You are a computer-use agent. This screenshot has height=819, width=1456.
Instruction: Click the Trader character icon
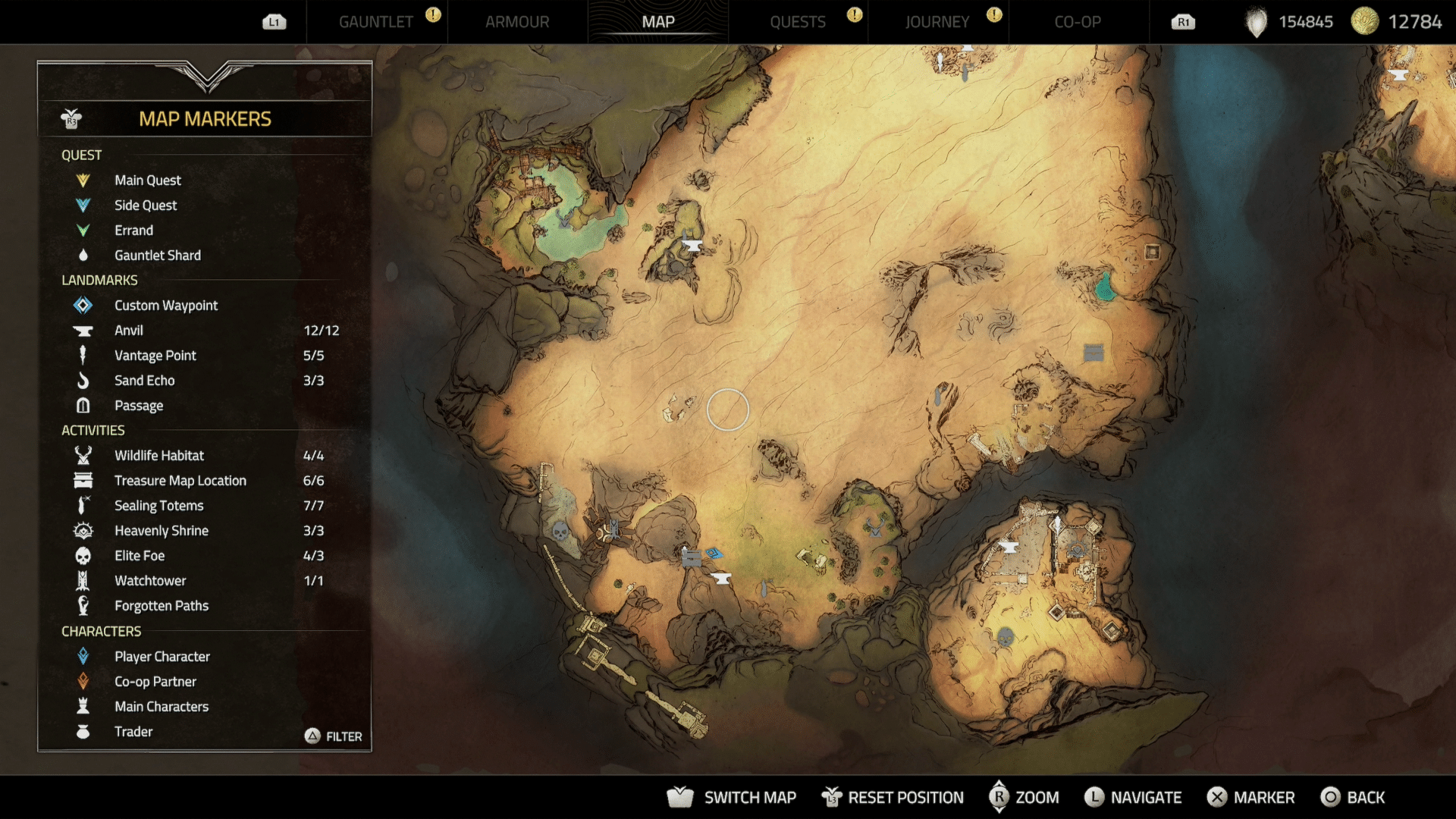(x=83, y=731)
